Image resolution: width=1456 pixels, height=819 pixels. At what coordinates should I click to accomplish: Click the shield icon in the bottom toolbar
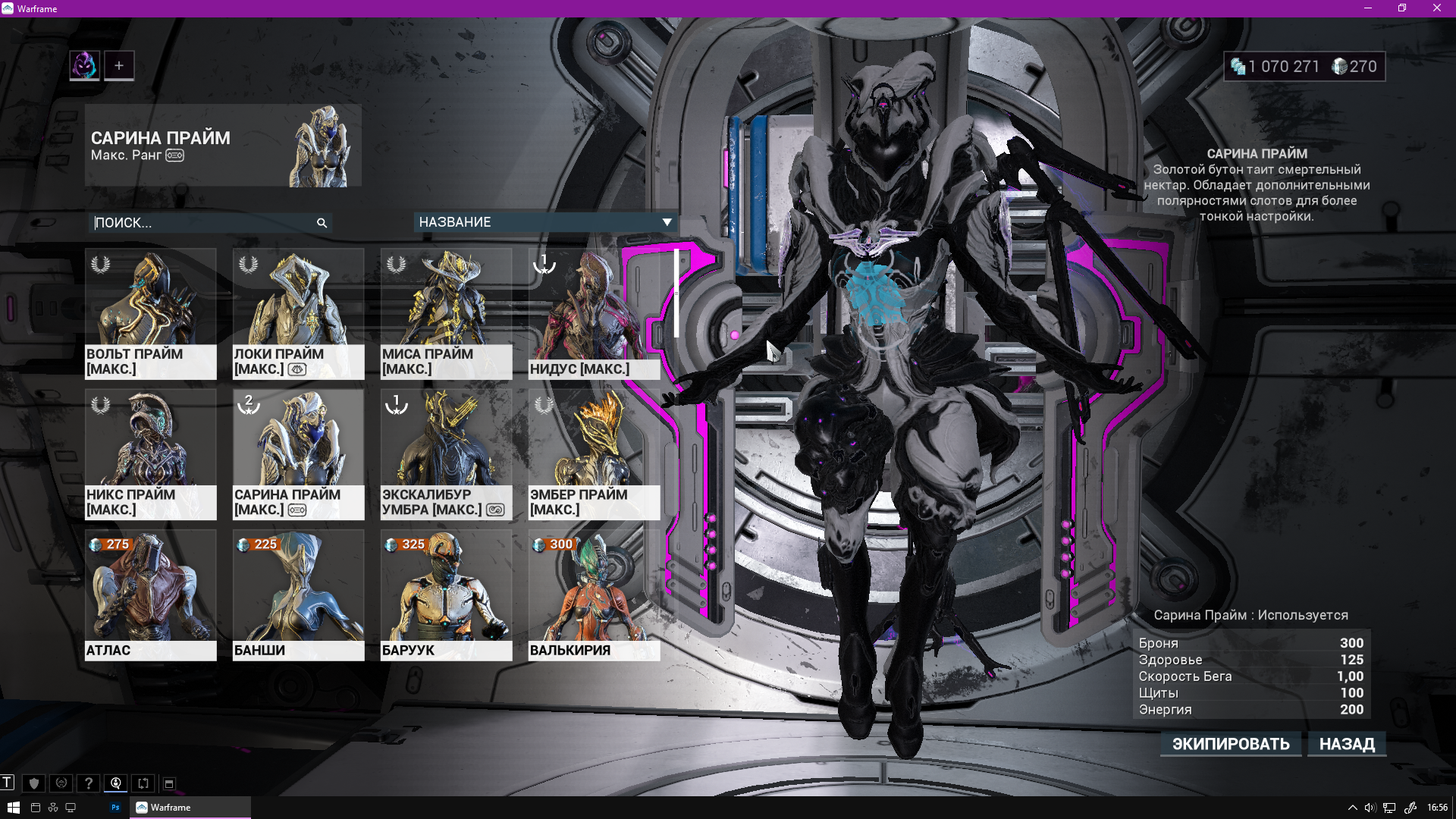(35, 783)
